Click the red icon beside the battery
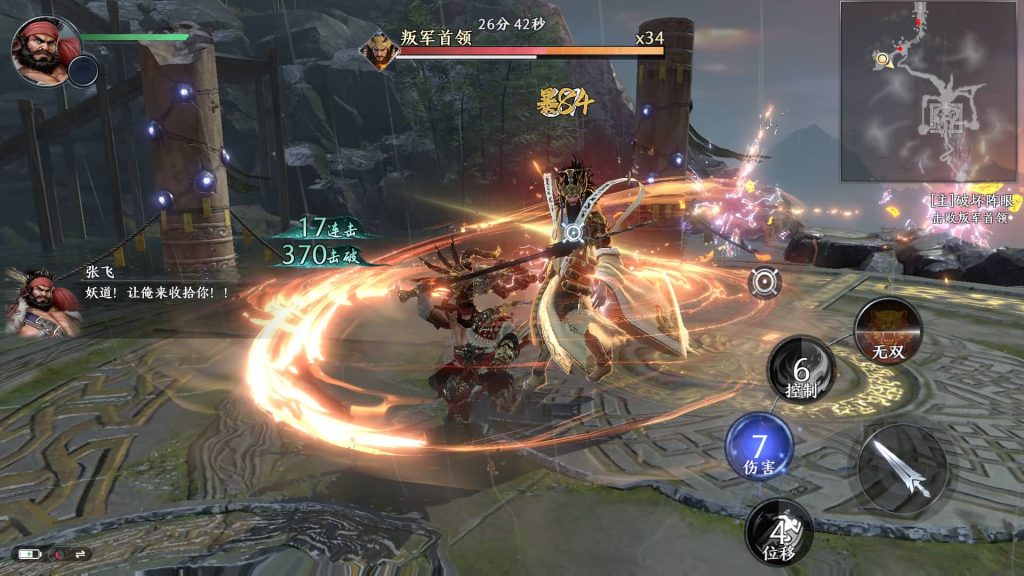The width and height of the screenshot is (1024, 576). click(56, 553)
